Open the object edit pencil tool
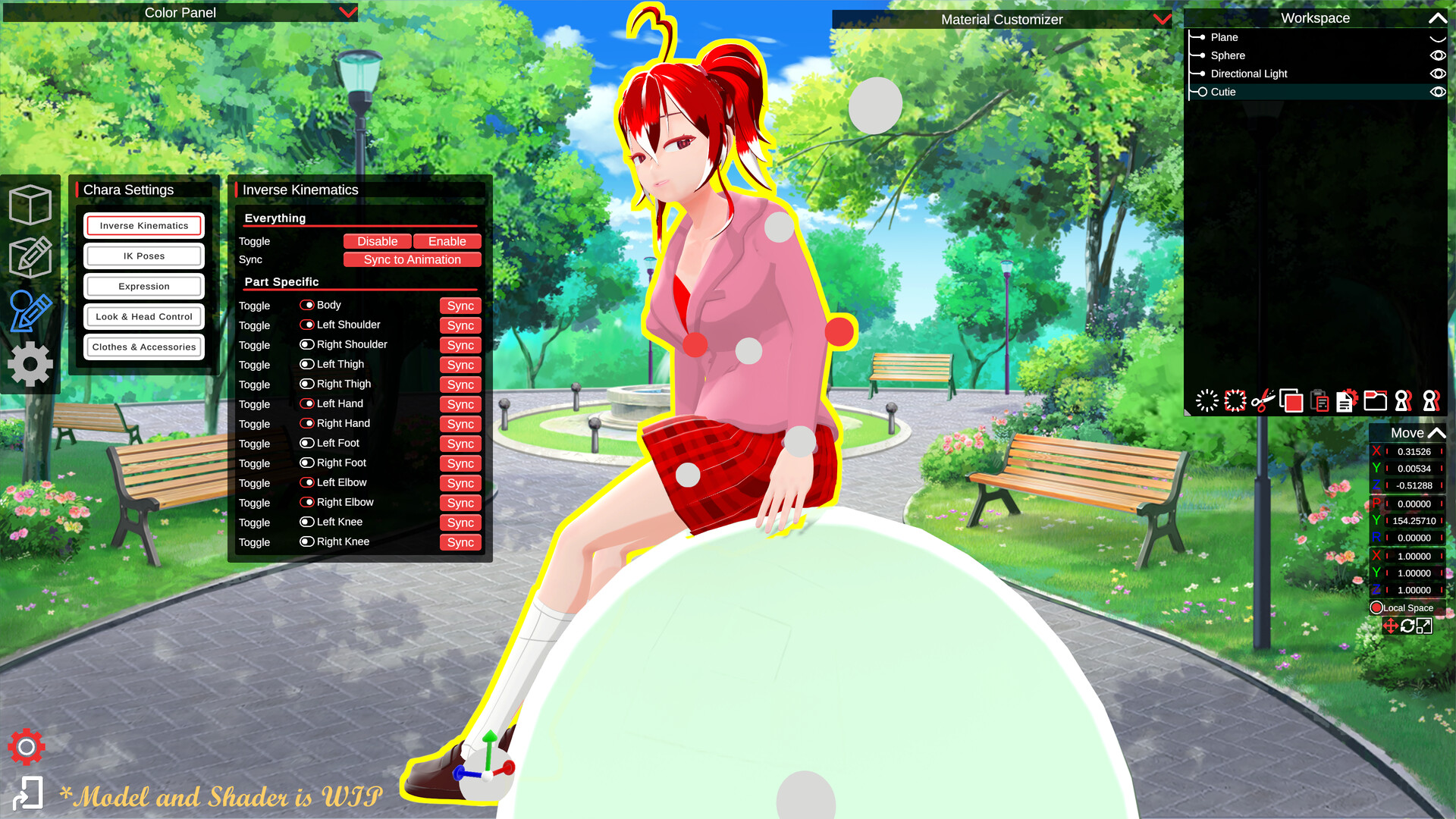This screenshot has height=819, width=1456. pos(31,258)
